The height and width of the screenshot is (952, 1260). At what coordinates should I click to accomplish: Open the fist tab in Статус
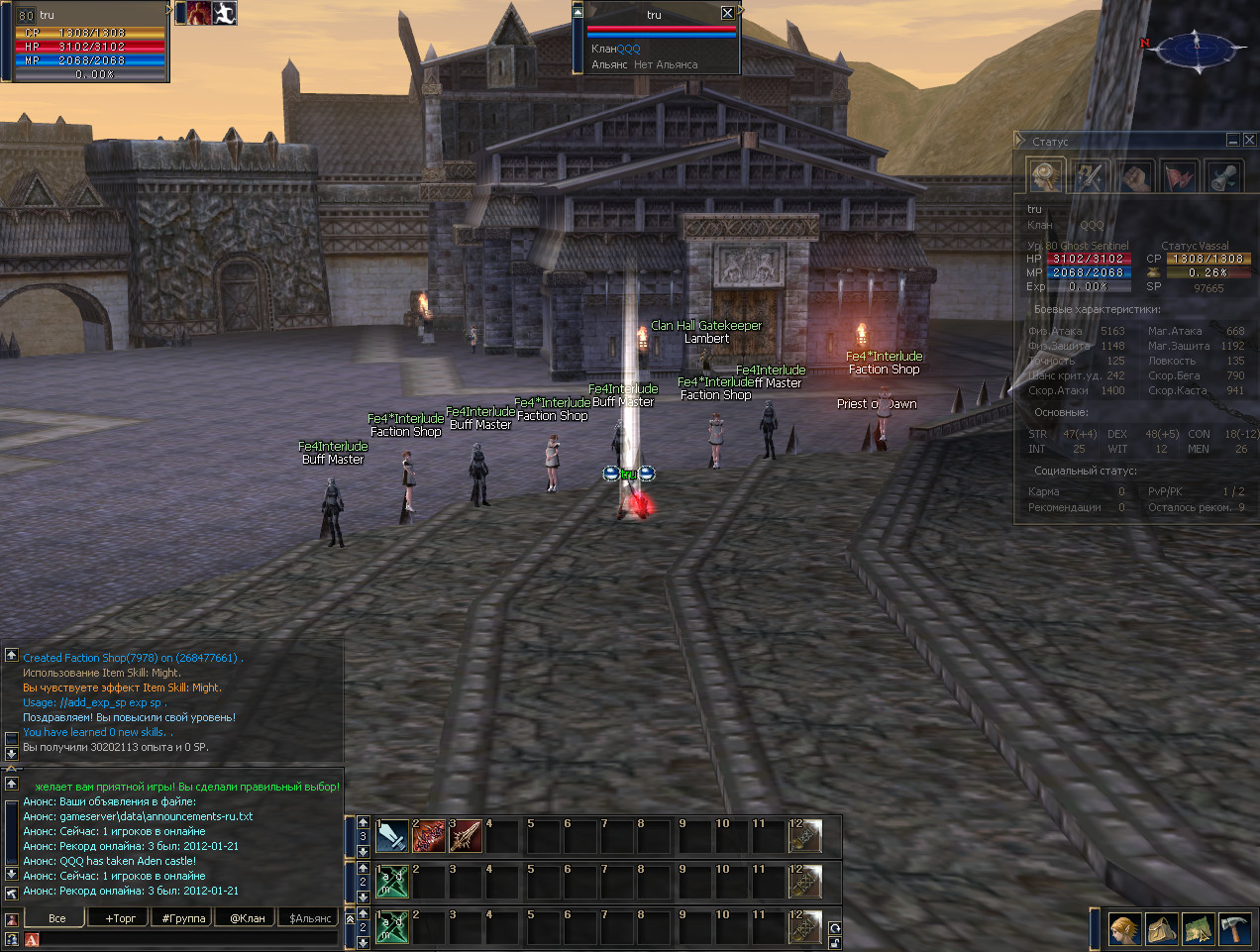tap(1135, 177)
